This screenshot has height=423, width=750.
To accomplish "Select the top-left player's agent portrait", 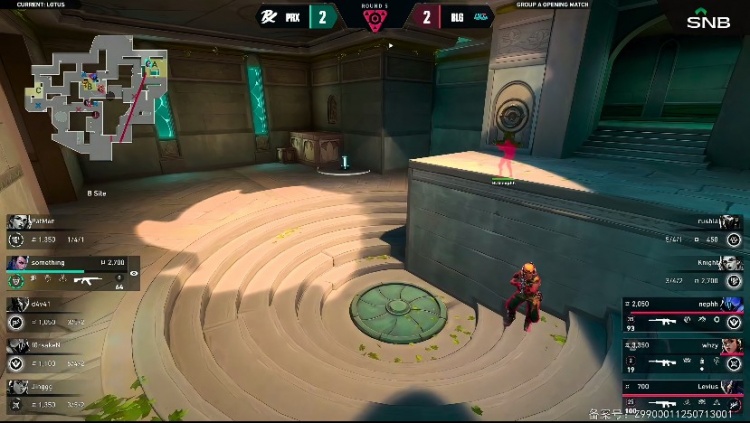I will (15, 221).
